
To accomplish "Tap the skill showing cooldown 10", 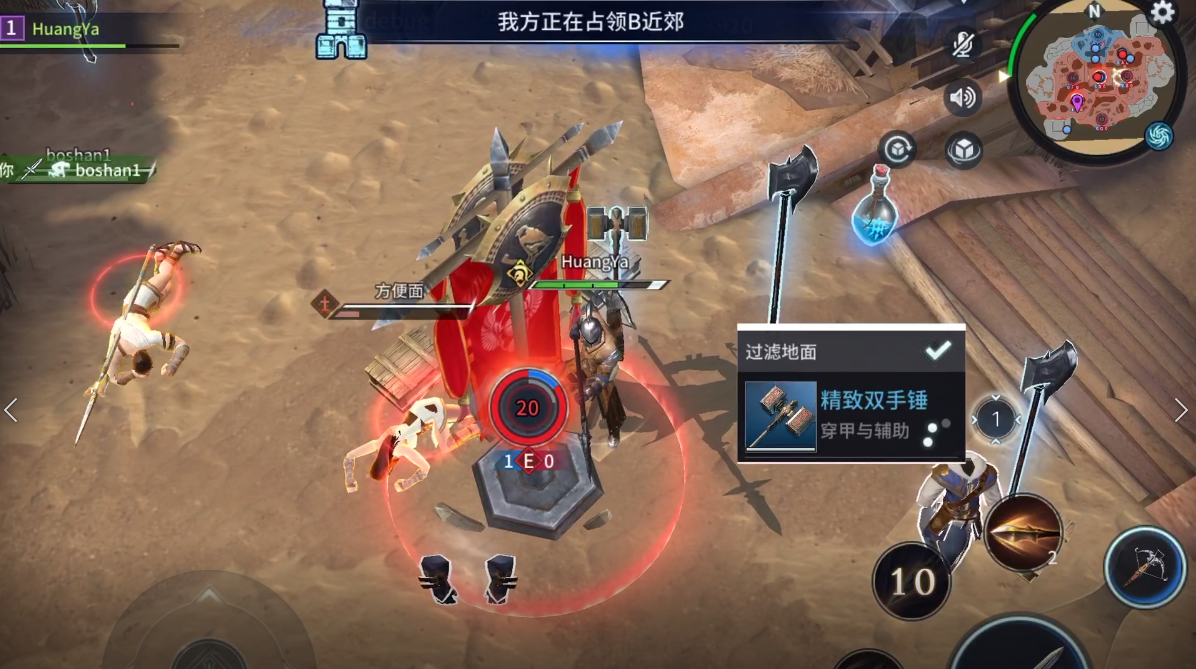I will 911,580.
